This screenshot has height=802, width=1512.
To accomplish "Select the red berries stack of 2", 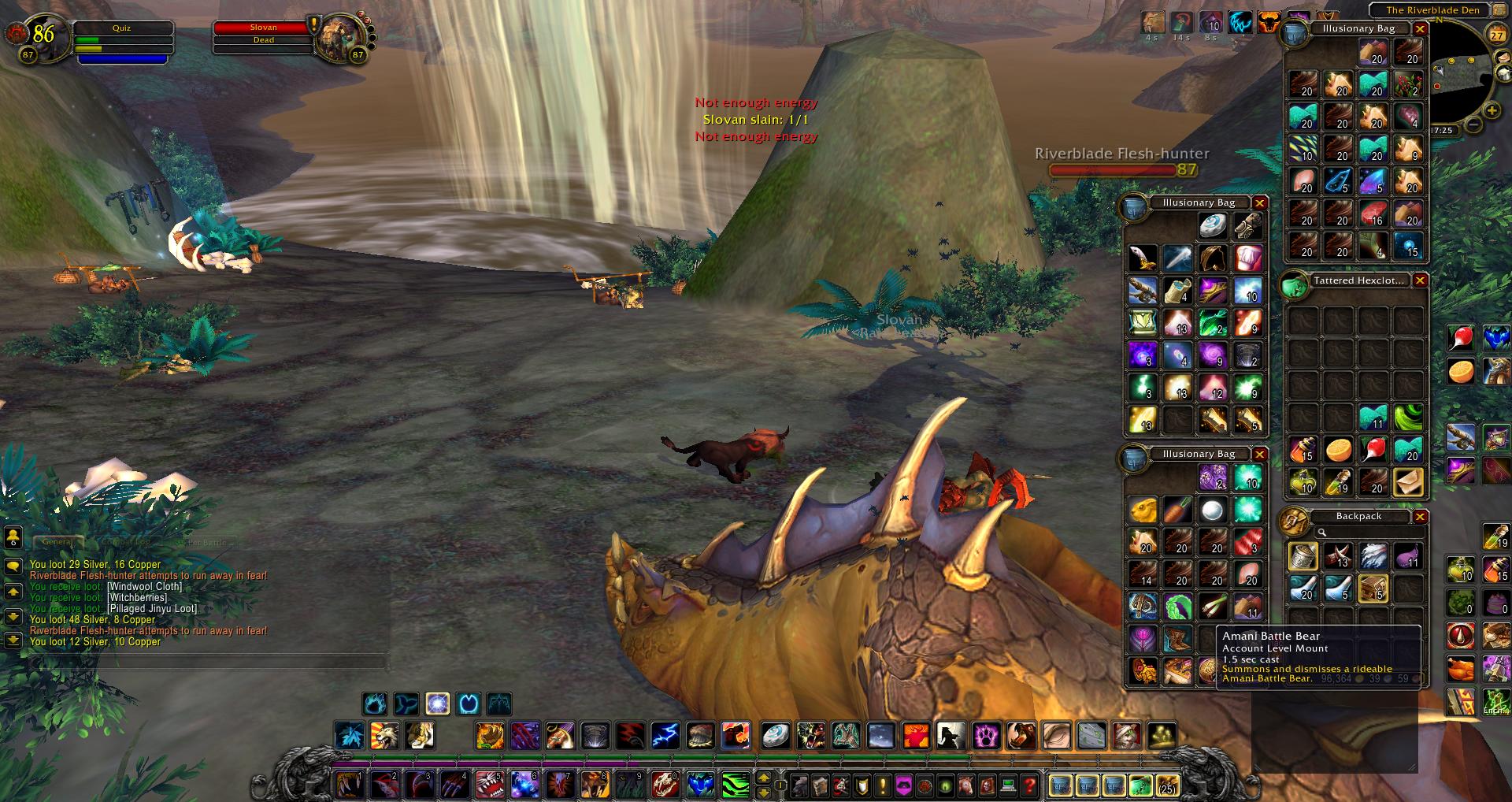I will click(1407, 84).
